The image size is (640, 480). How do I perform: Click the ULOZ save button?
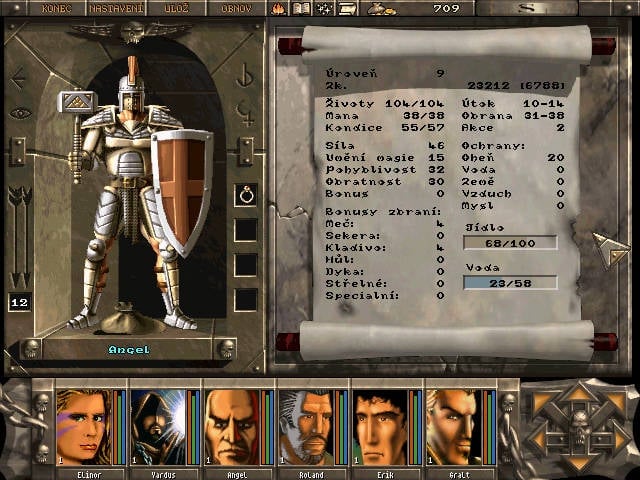point(176,8)
